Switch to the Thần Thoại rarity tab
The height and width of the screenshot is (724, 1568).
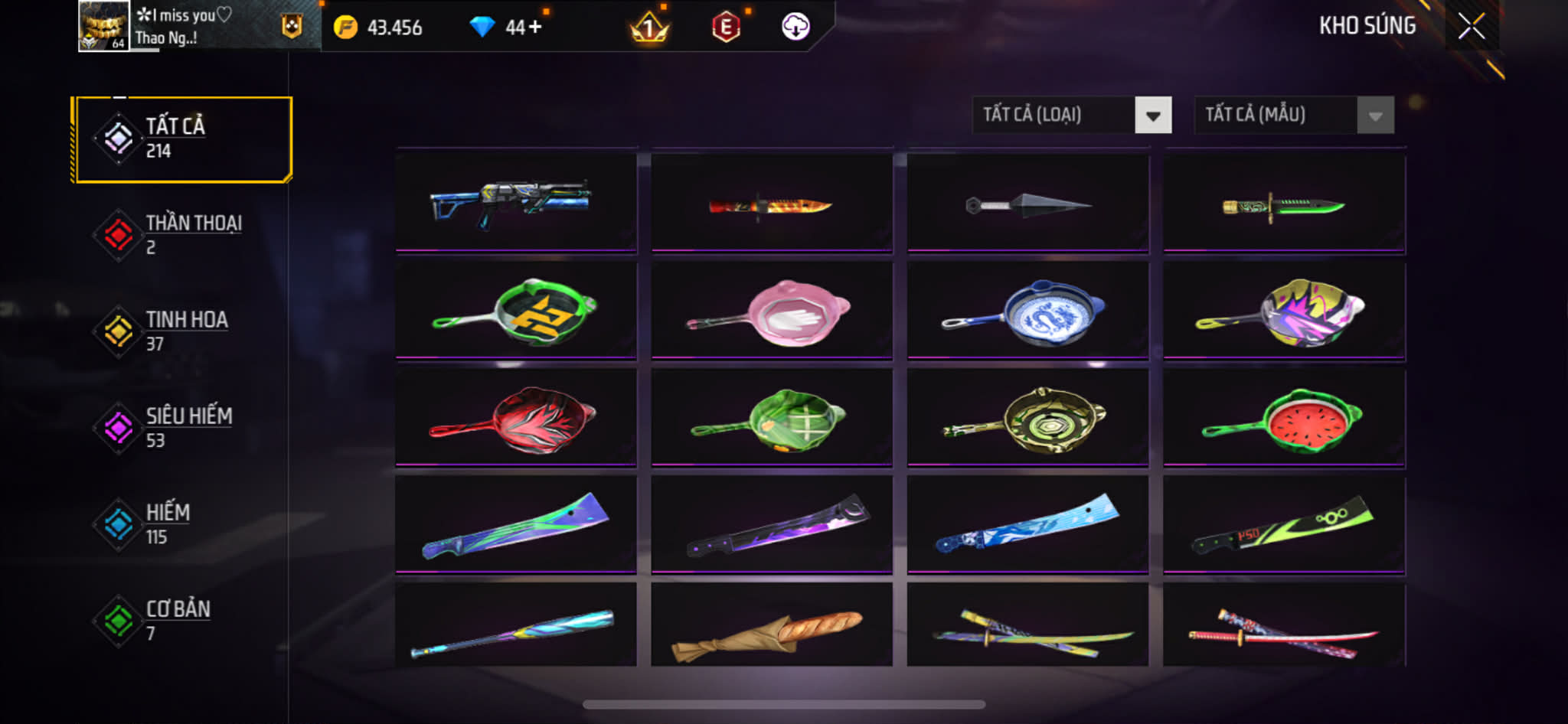[x=182, y=235]
